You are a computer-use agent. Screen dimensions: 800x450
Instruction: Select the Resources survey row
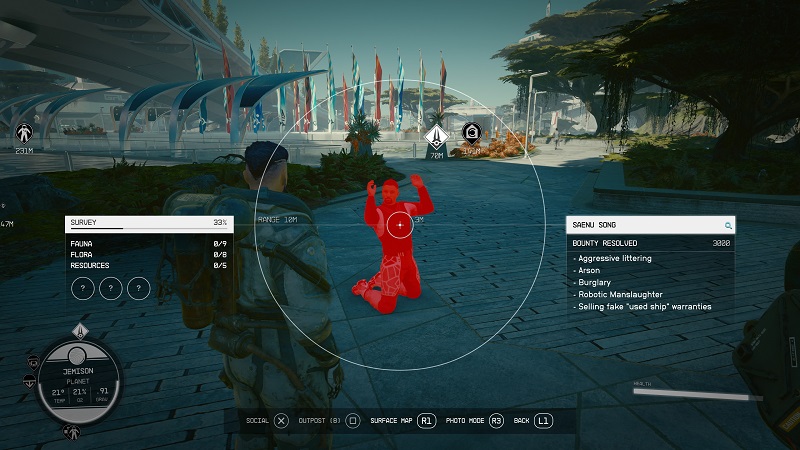point(148,265)
